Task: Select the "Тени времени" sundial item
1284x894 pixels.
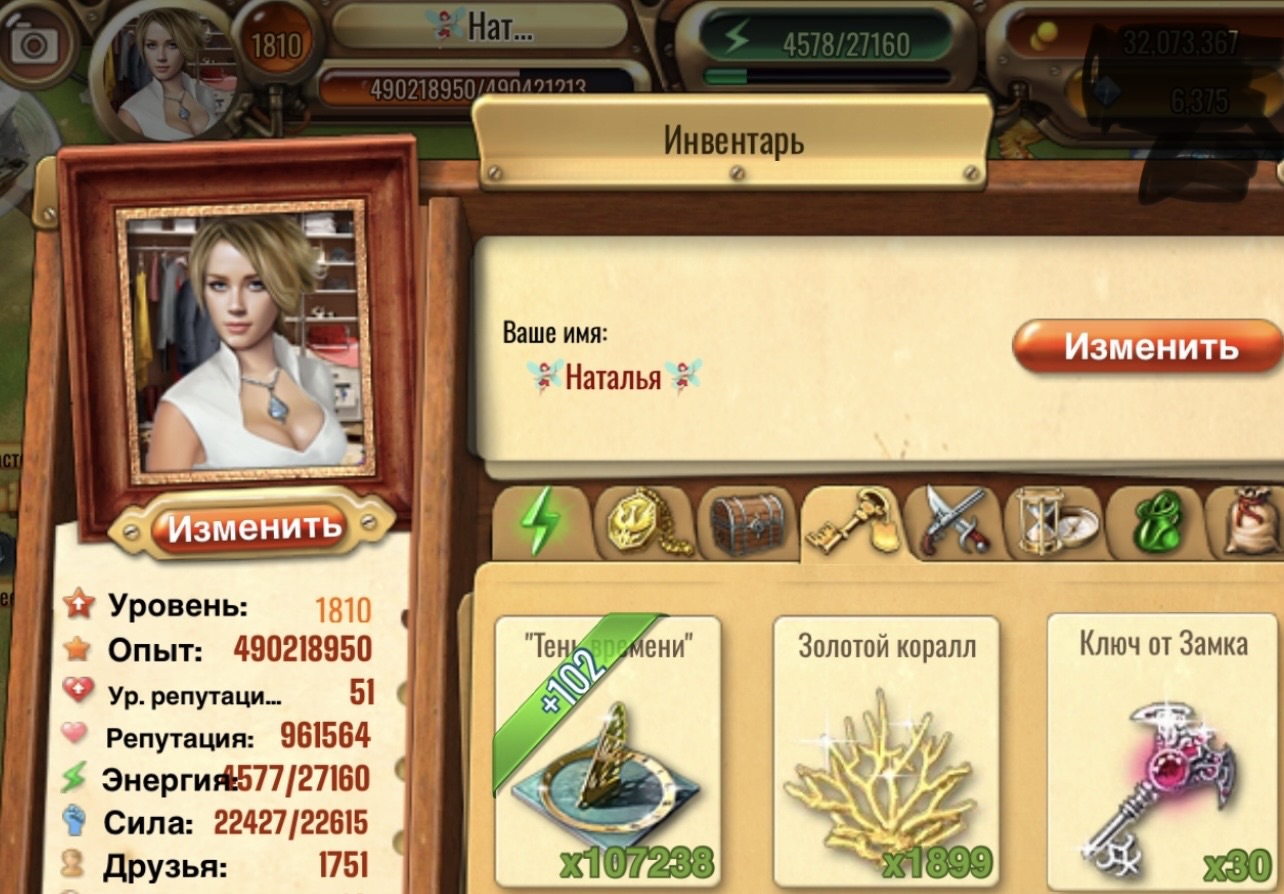Action: (x=607, y=750)
